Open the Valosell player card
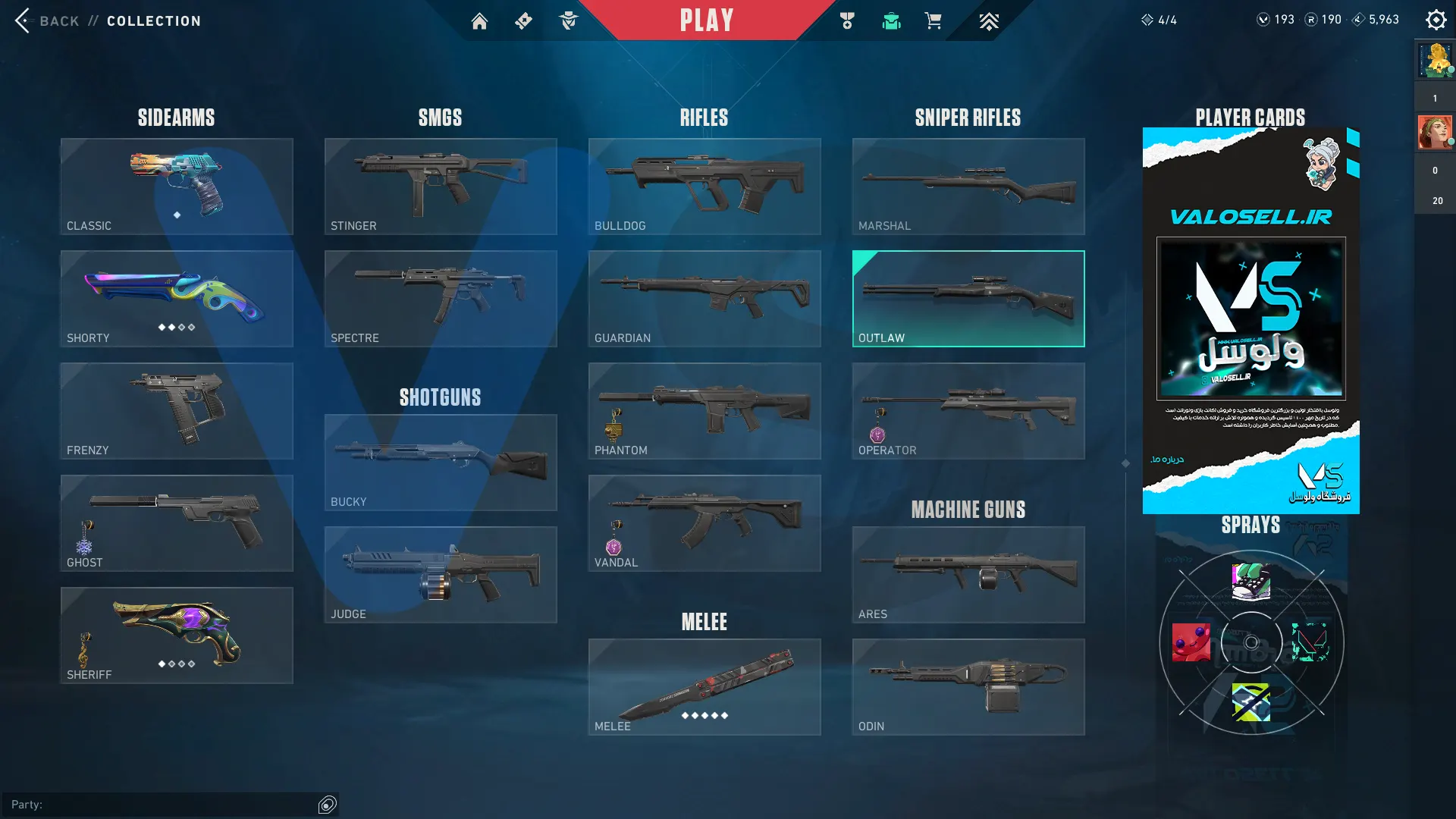This screenshot has height=819, width=1456. 1250,320
